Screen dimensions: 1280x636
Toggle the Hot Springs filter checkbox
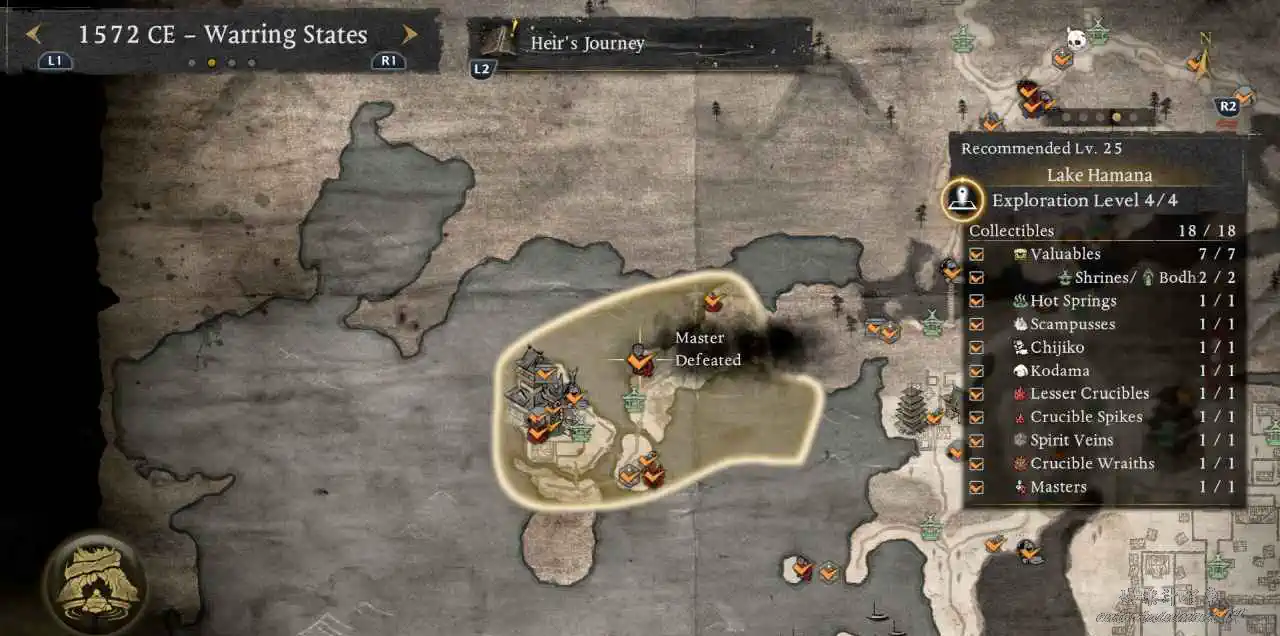(x=977, y=301)
